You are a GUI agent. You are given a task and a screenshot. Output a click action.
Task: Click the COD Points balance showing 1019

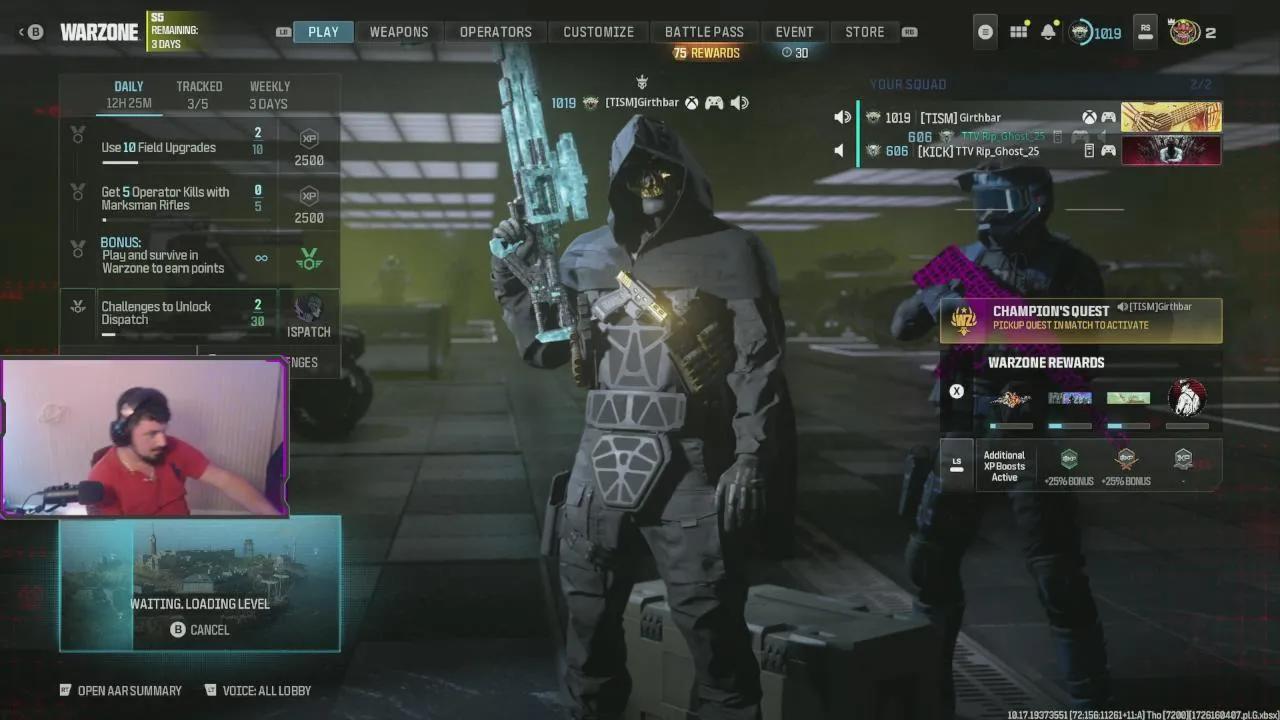click(1092, 31)
